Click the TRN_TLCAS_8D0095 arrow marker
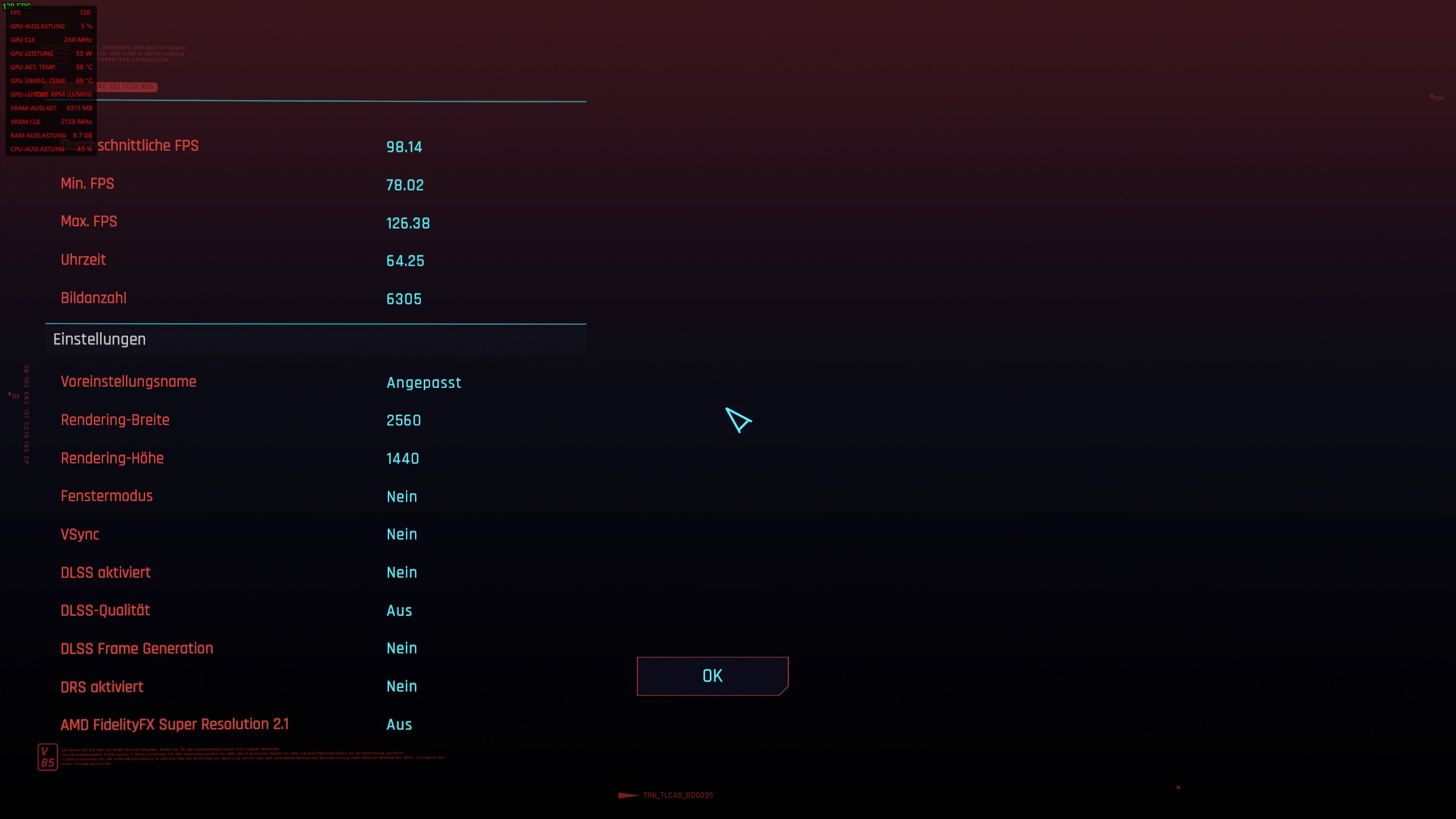The height and width of the screenshot is (819, 1456). point(628,795)
